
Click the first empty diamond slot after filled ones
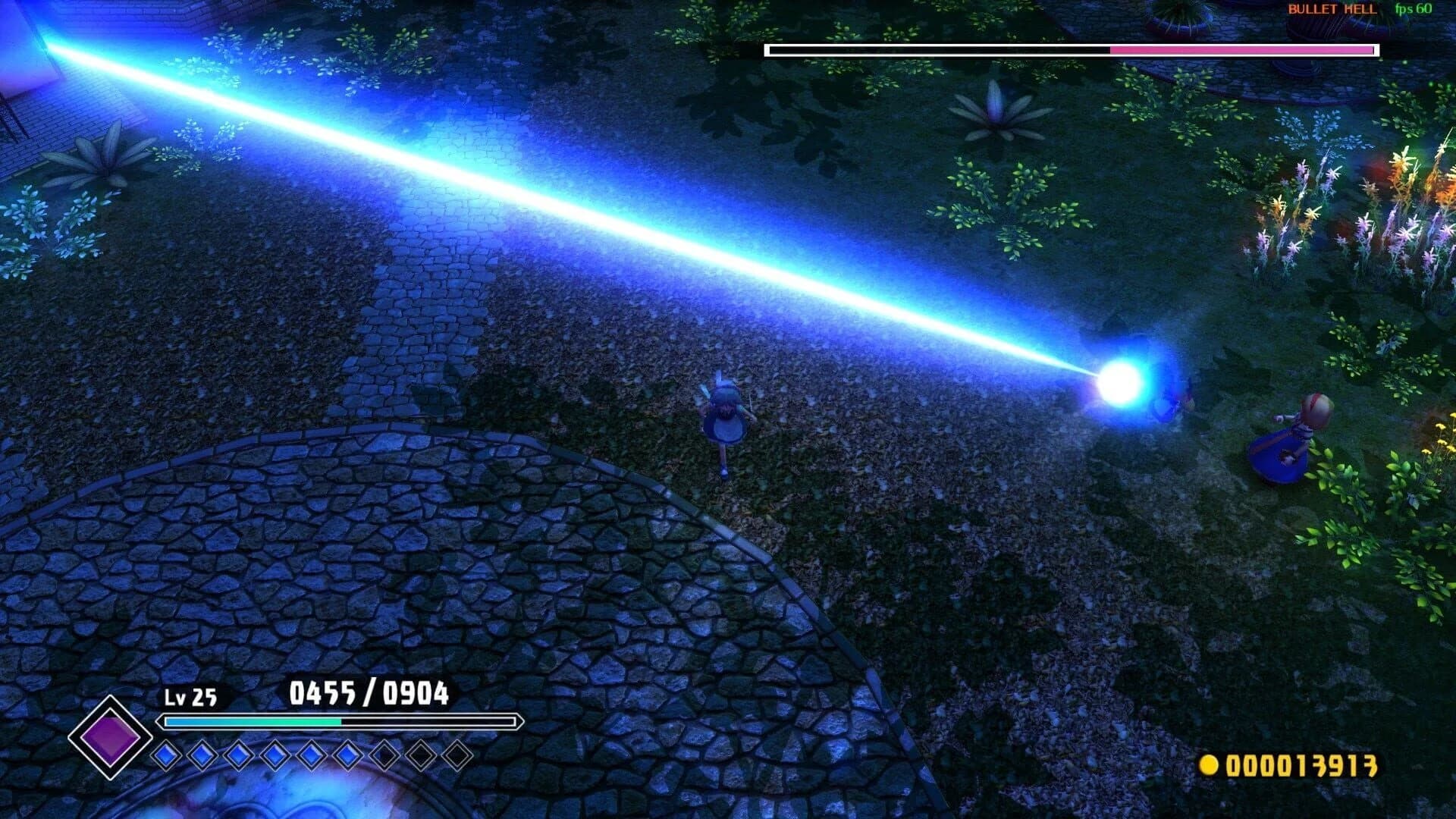pos(386,755)
